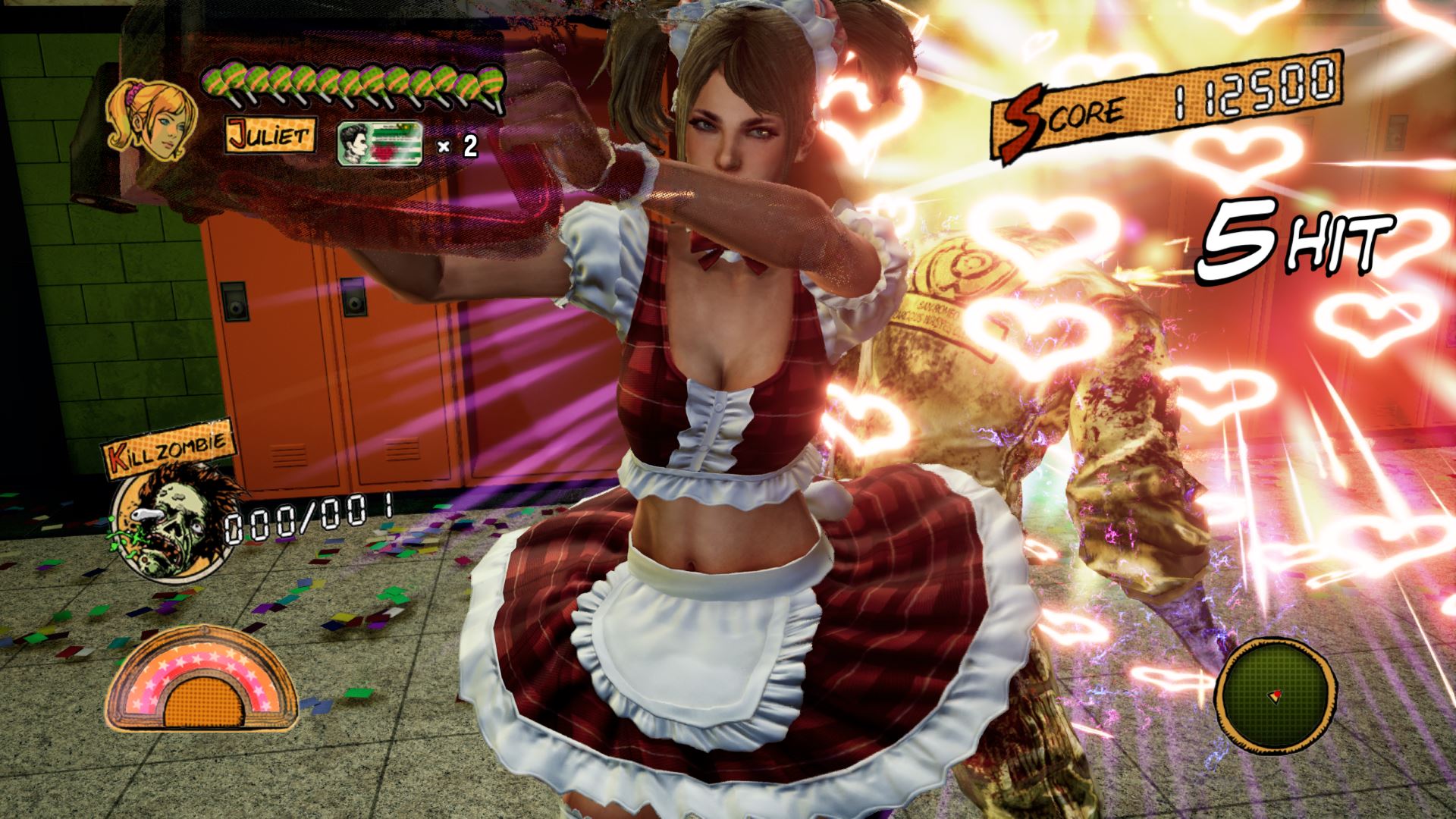This screenshot has width=1456, height=819.
Task: Open the circular green minimap
Action: 1275,694
